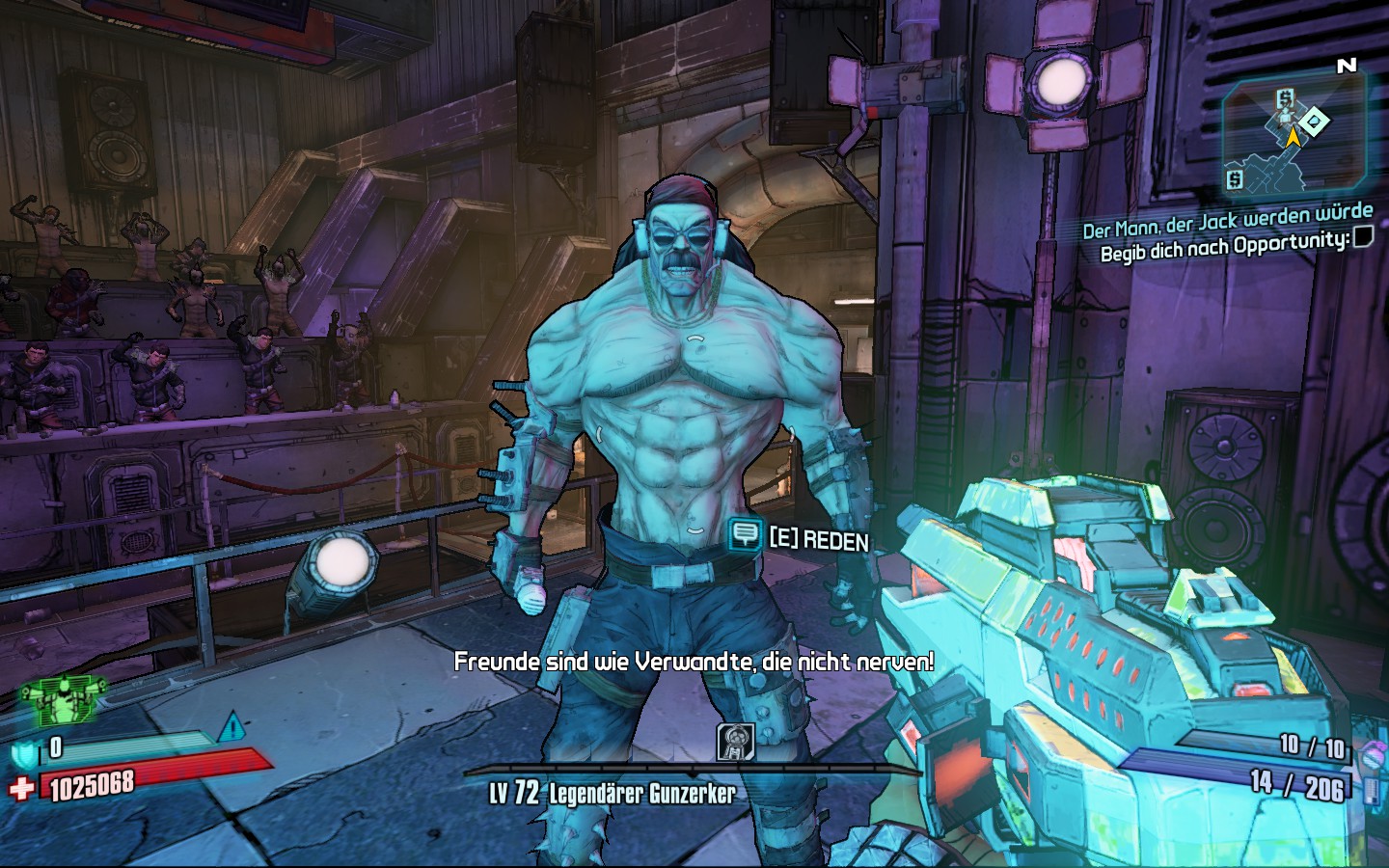Tick the Begib dich nach Opportunity objective box
Screen dimensions: 1389x868
(1363, 236)
